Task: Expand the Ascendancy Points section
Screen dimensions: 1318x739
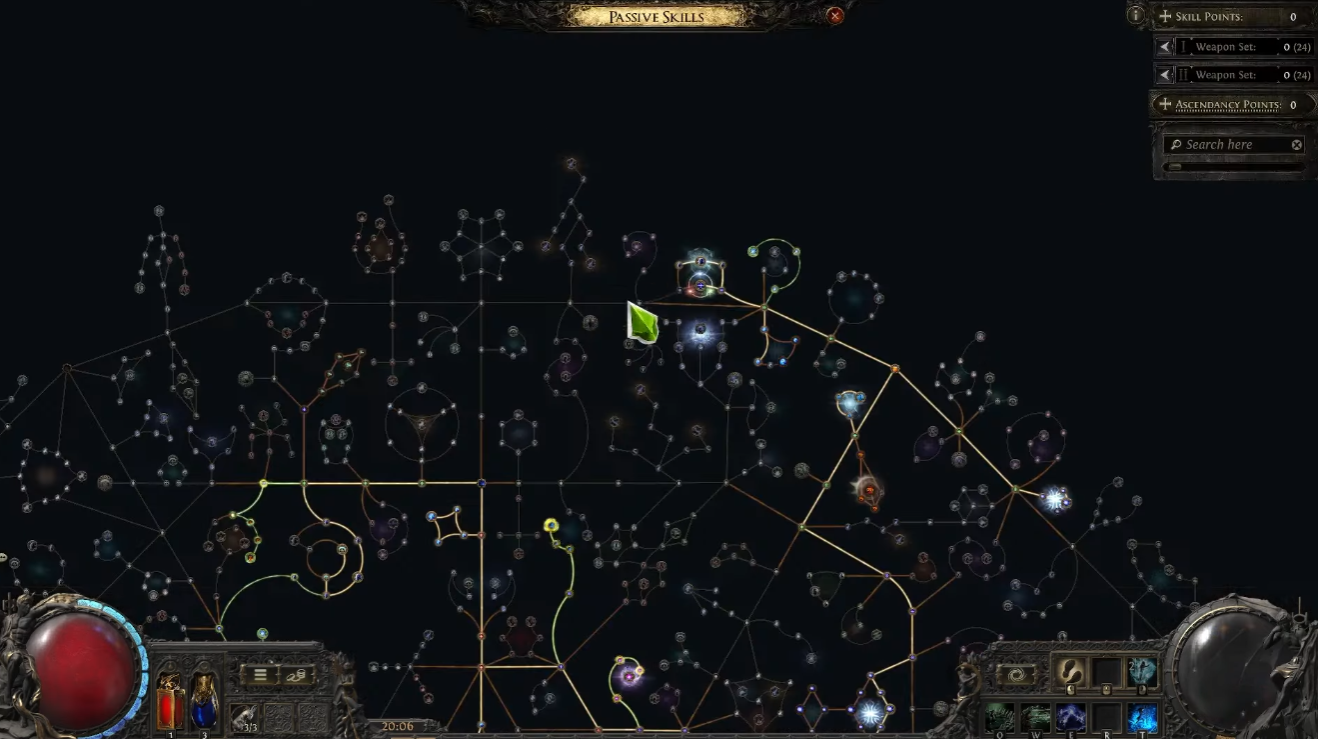Action: tap(1164, 104)
